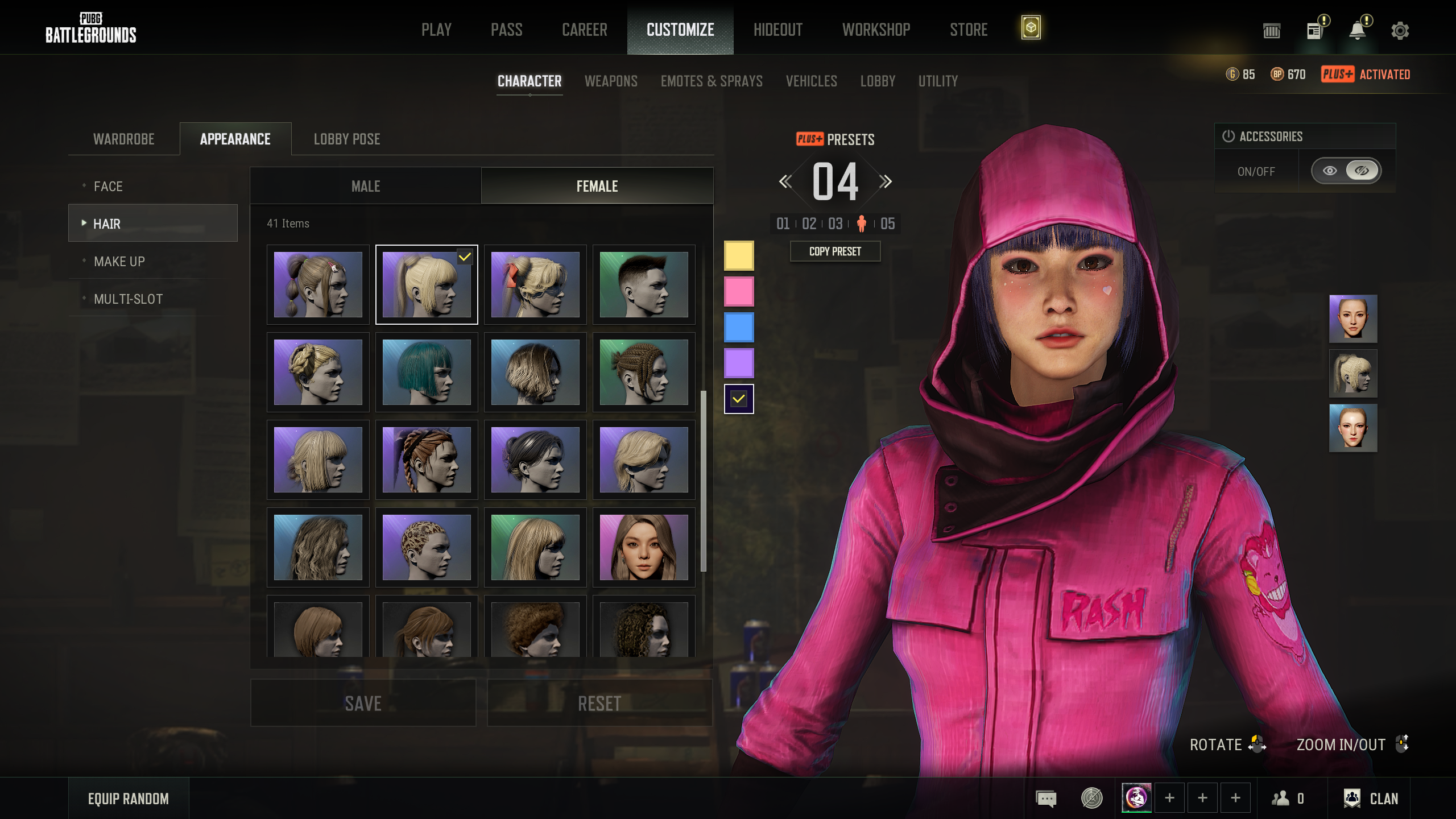Open the Clan panel
1456x819 pixels.
point(1371,799)
